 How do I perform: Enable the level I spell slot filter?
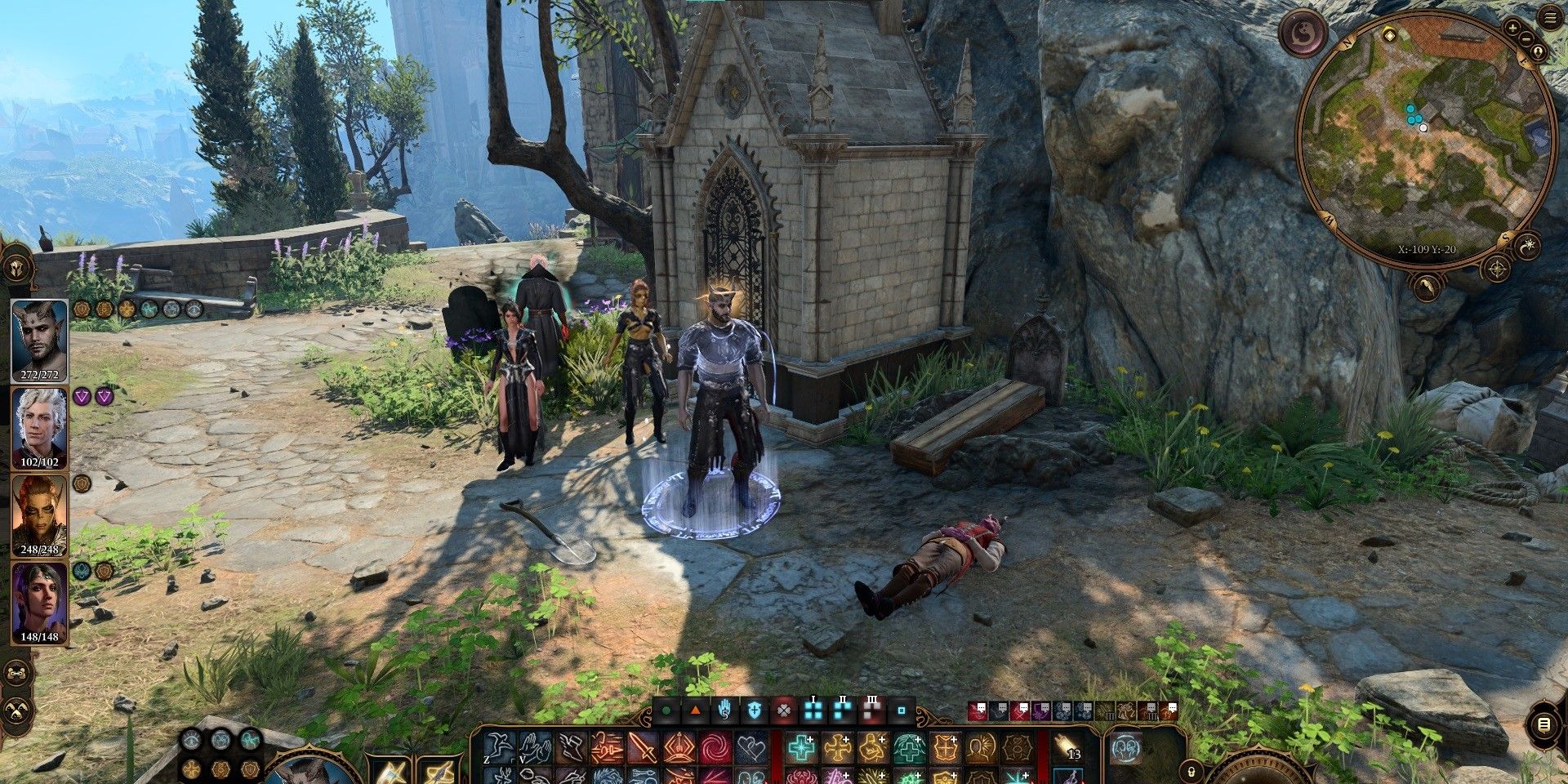[x=812, y=711]
